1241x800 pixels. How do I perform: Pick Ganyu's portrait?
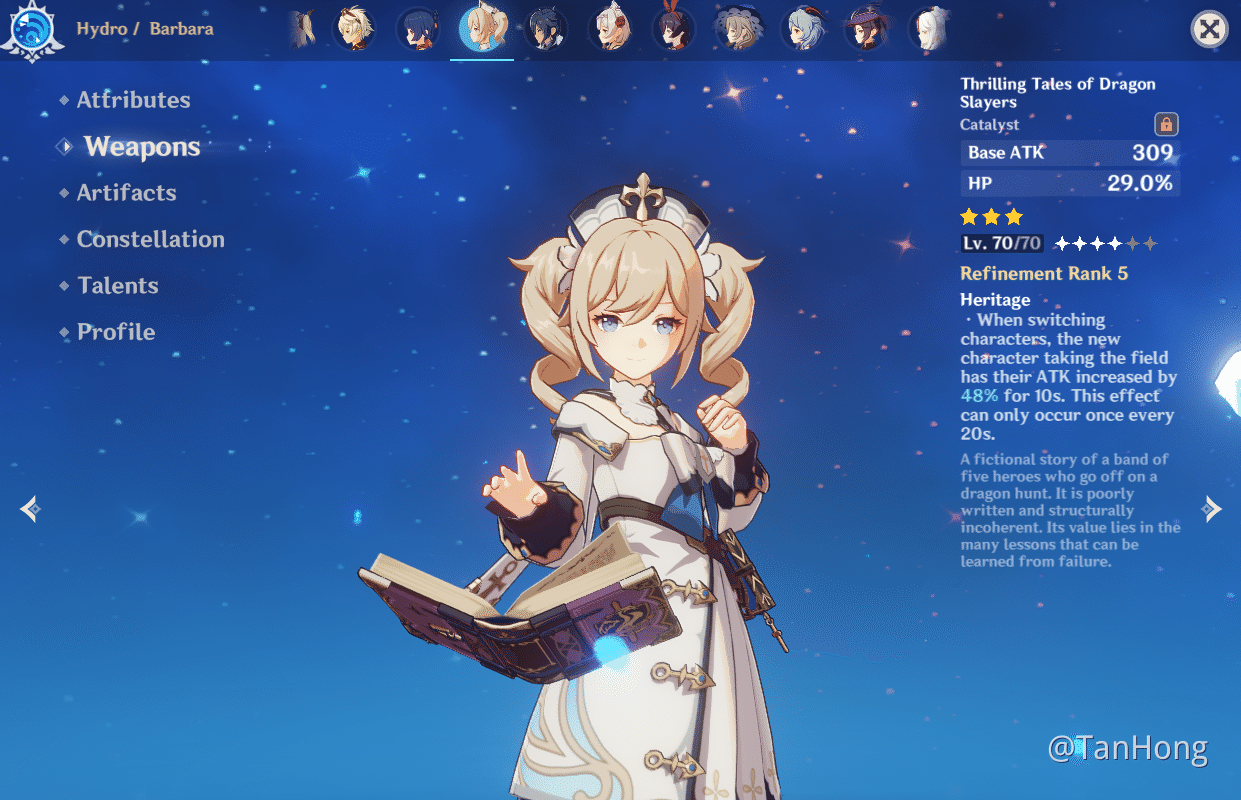[x=802, y=29]
